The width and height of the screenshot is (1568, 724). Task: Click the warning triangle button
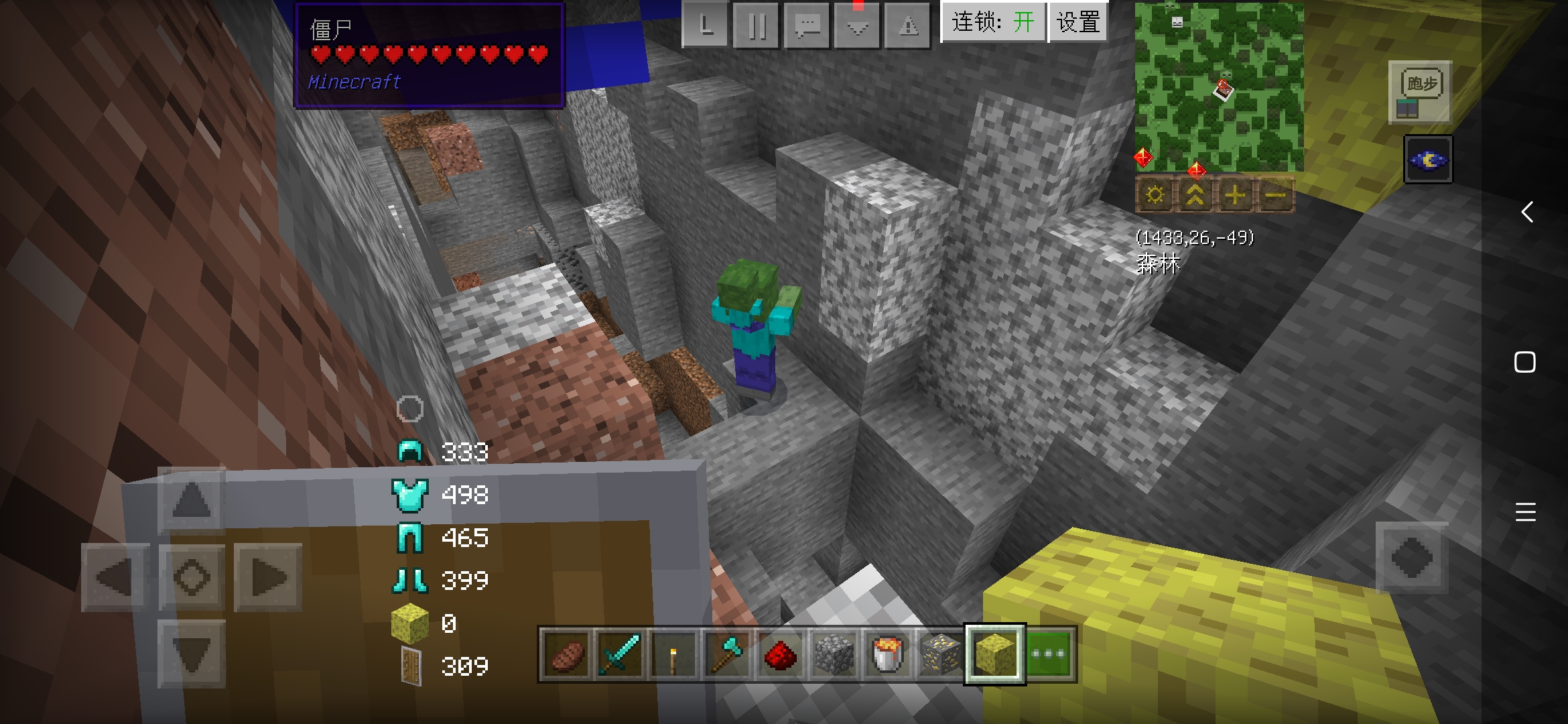[909, 26]
